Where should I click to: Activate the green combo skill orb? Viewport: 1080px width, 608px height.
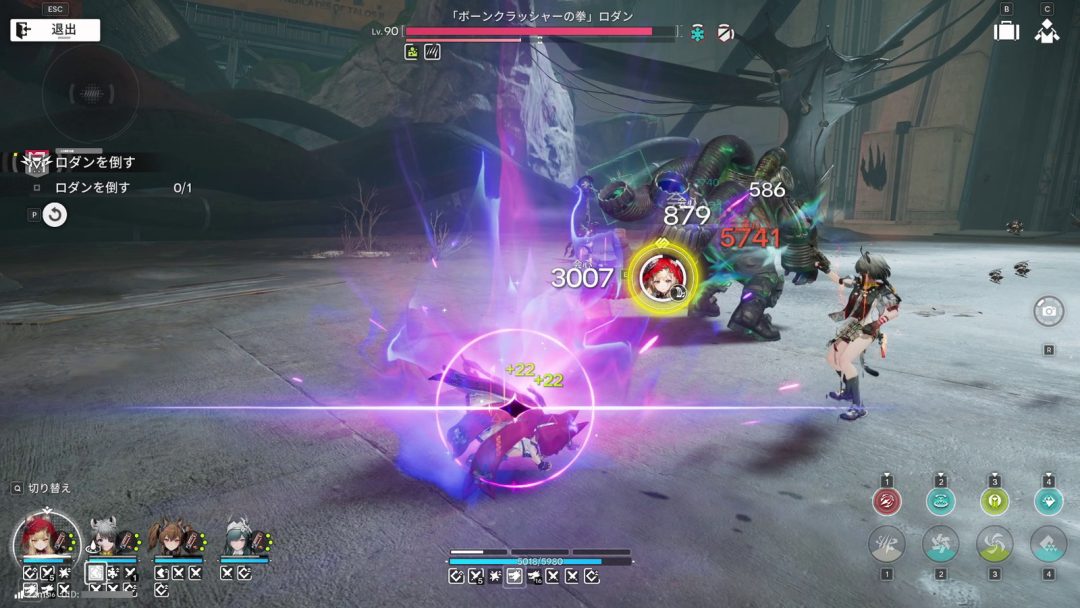pos(994,501)
